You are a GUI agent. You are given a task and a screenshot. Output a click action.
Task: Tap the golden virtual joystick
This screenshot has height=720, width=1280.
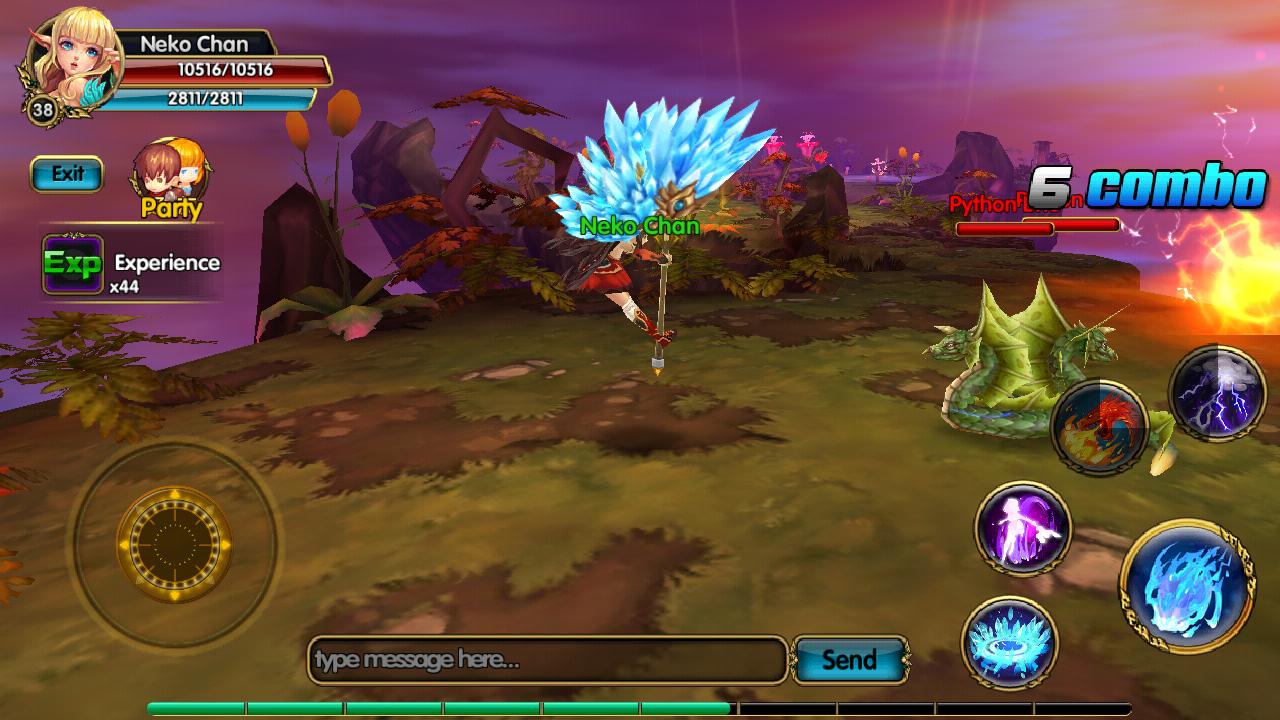pos(174,544)
